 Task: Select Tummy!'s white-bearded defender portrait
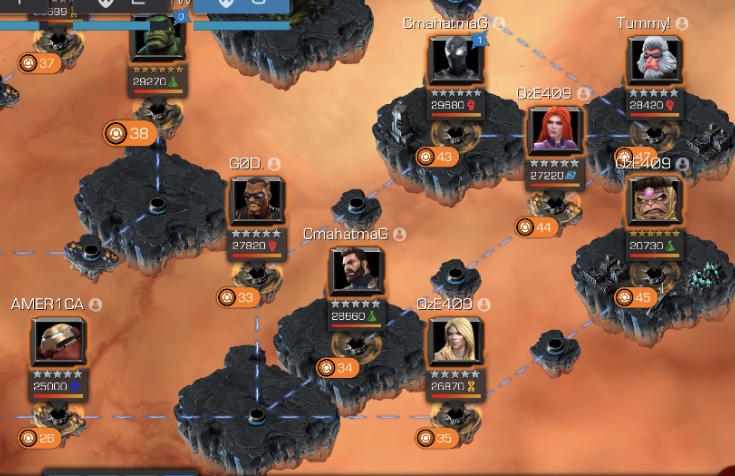655,62
